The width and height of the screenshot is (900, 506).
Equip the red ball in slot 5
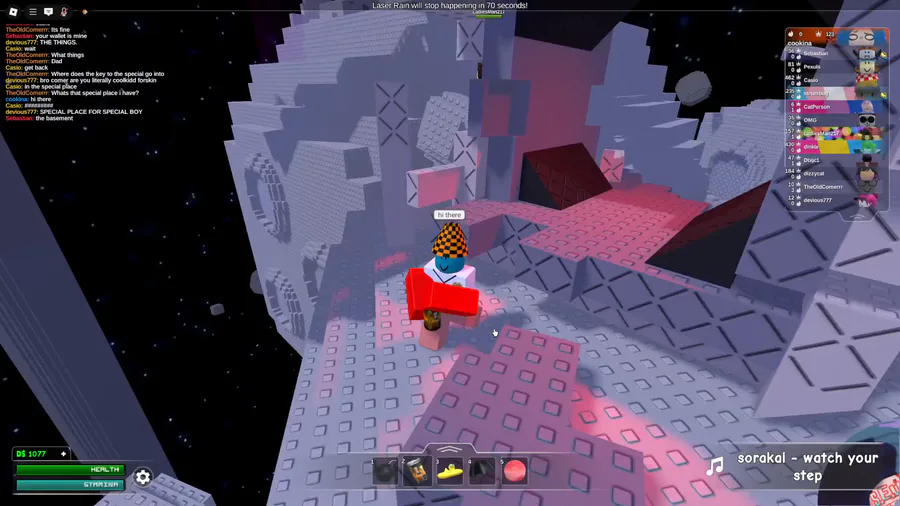pyautogui.click(x=514, y=471)
